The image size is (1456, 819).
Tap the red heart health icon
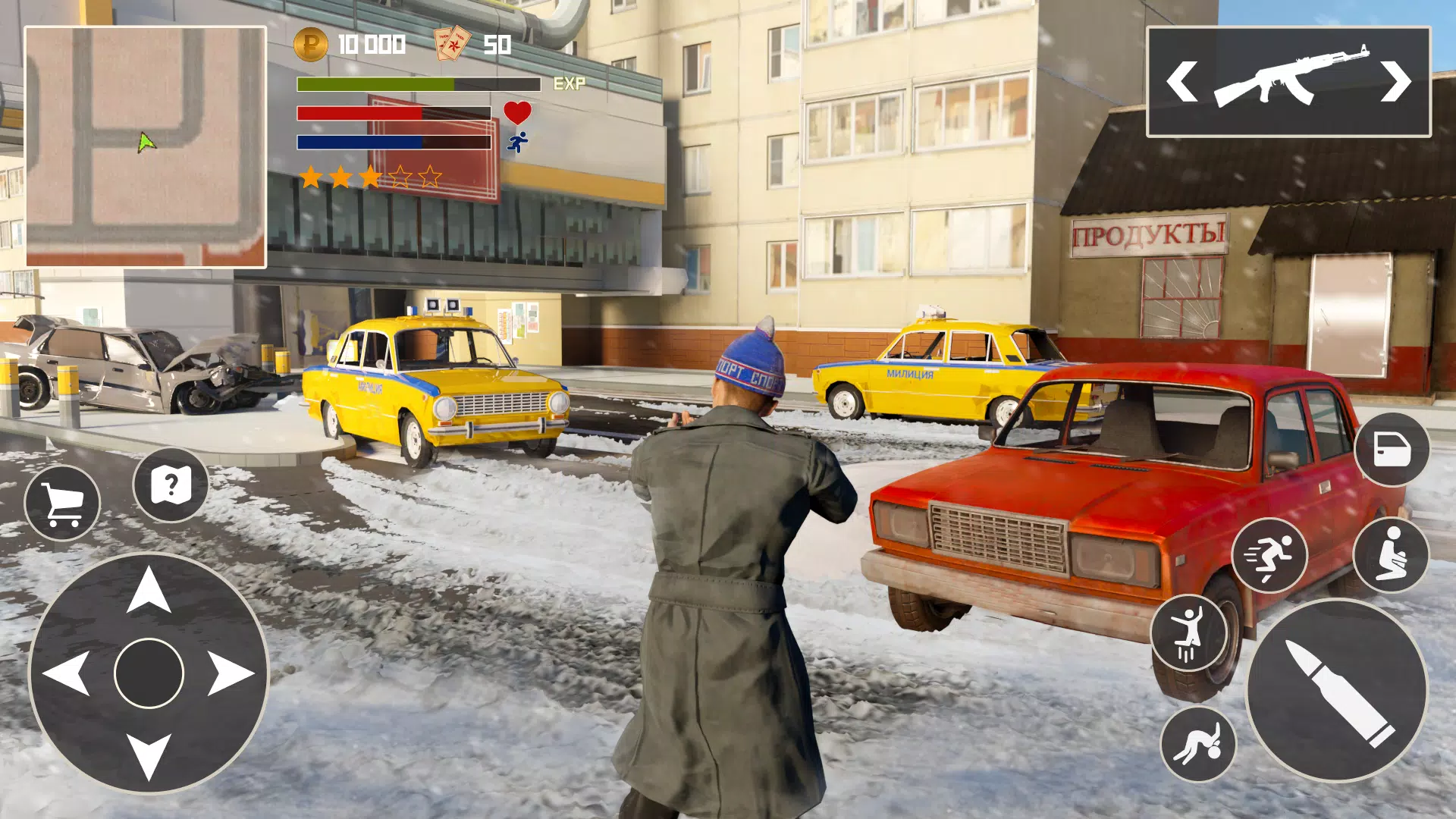click(x=517, y=112)
